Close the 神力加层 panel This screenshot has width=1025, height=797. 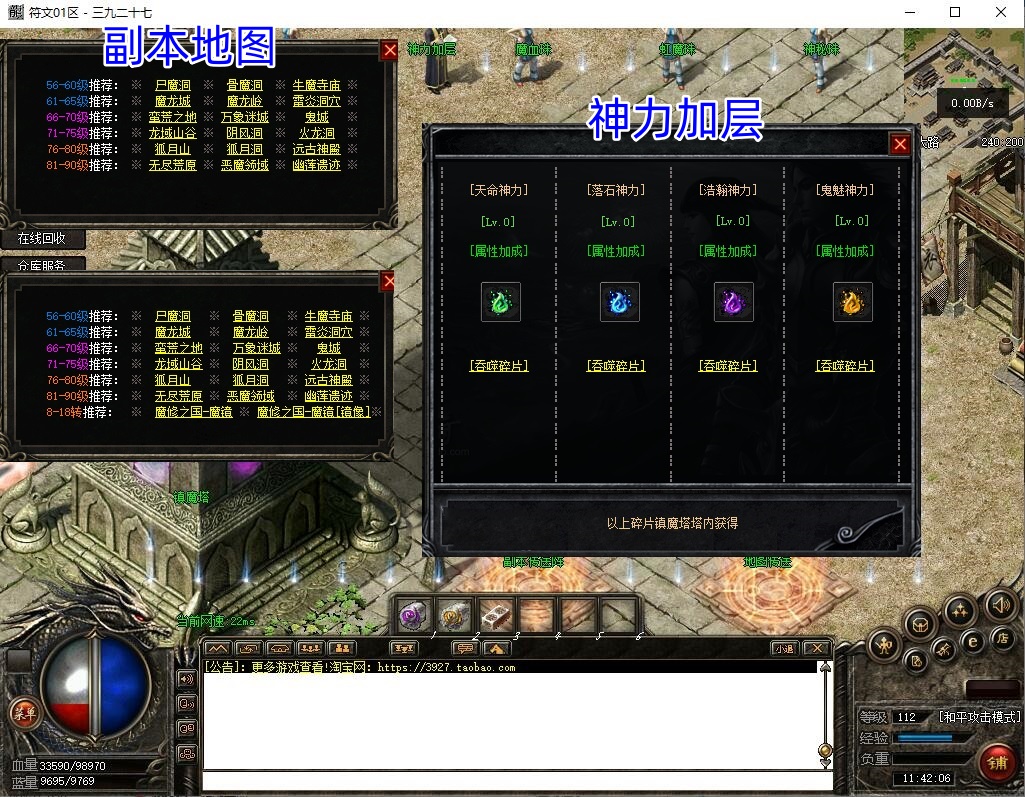[900, 144]
